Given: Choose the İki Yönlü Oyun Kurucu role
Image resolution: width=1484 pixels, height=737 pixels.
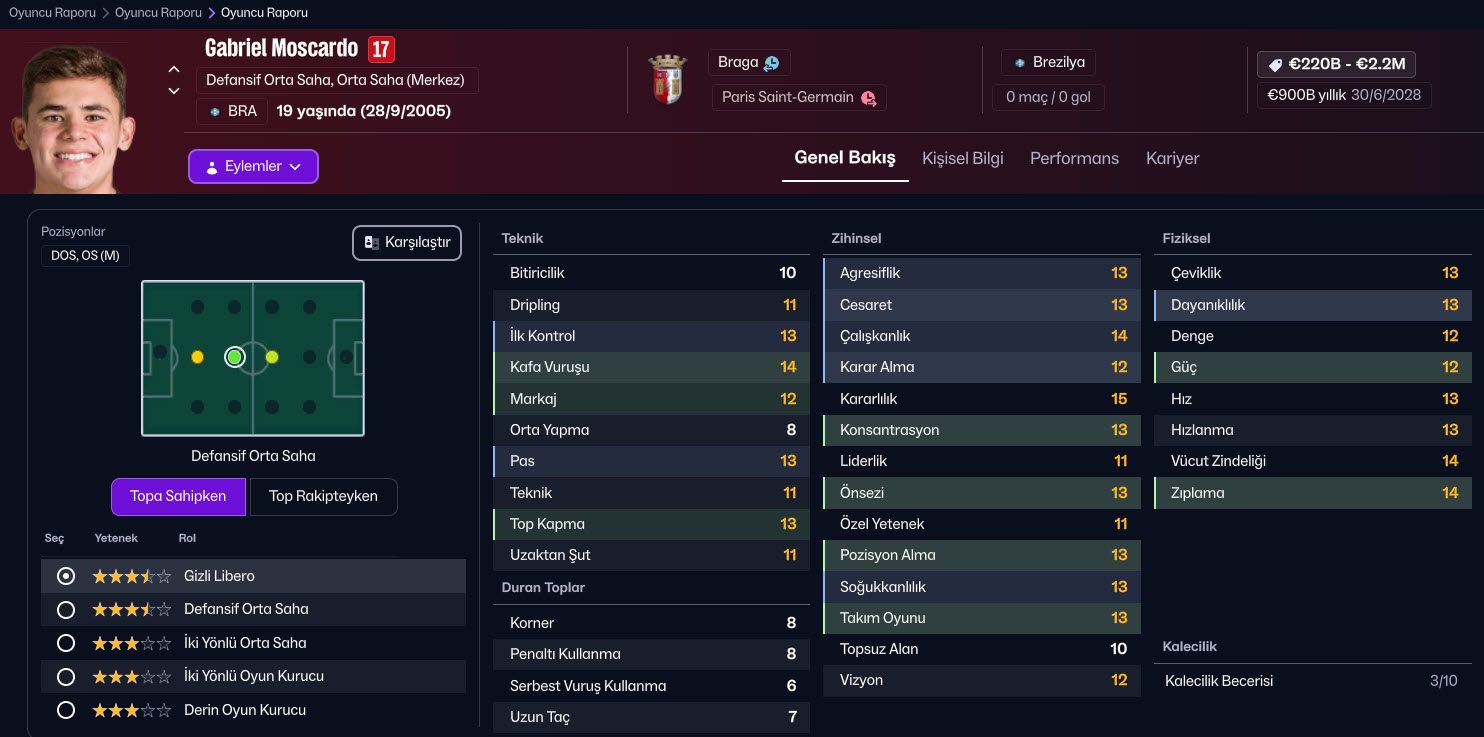Looking at the screenshot, I should tap(66, 676).
